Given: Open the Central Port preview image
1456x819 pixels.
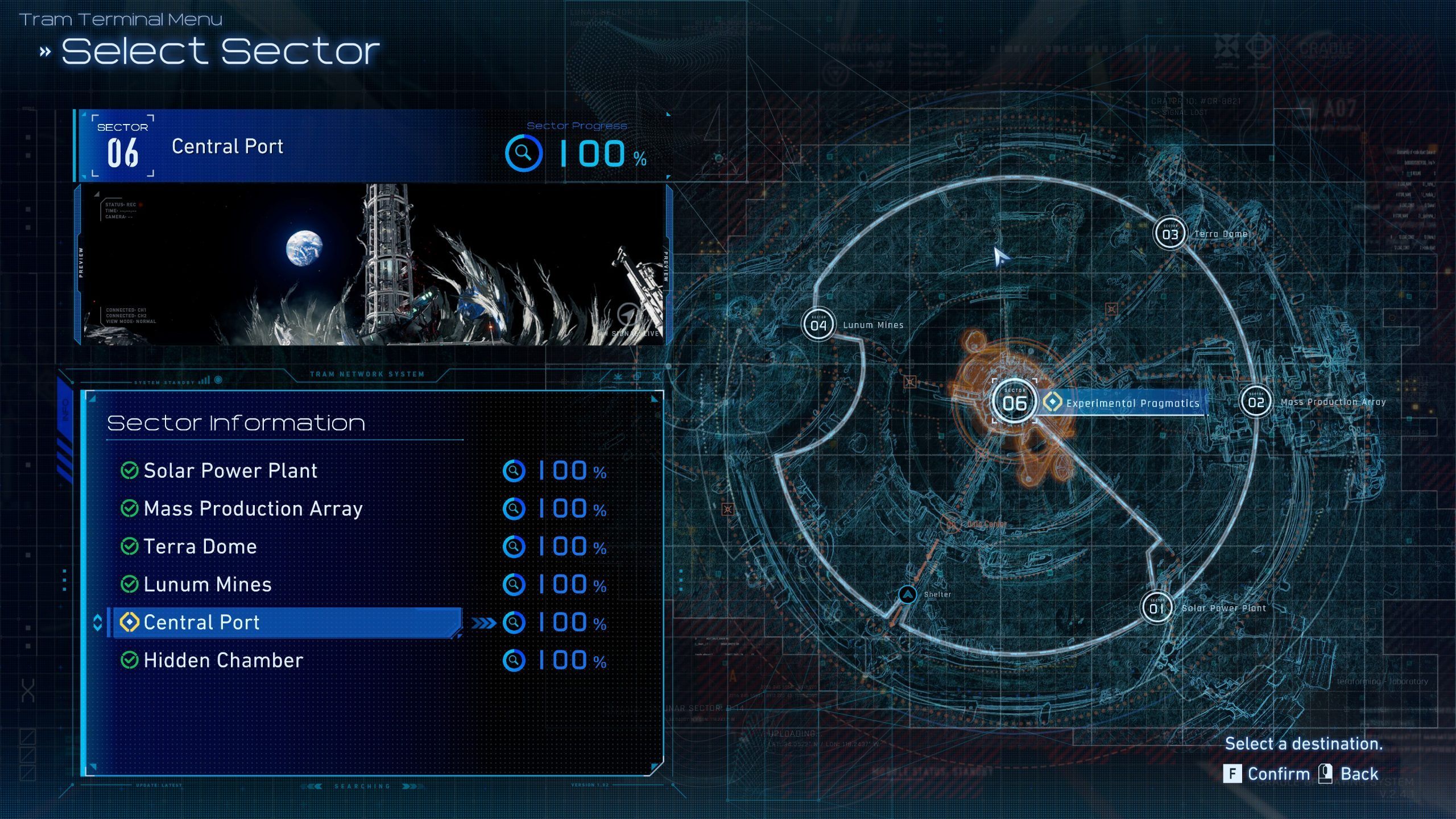Looking at the screenshot, I should 373,264.
